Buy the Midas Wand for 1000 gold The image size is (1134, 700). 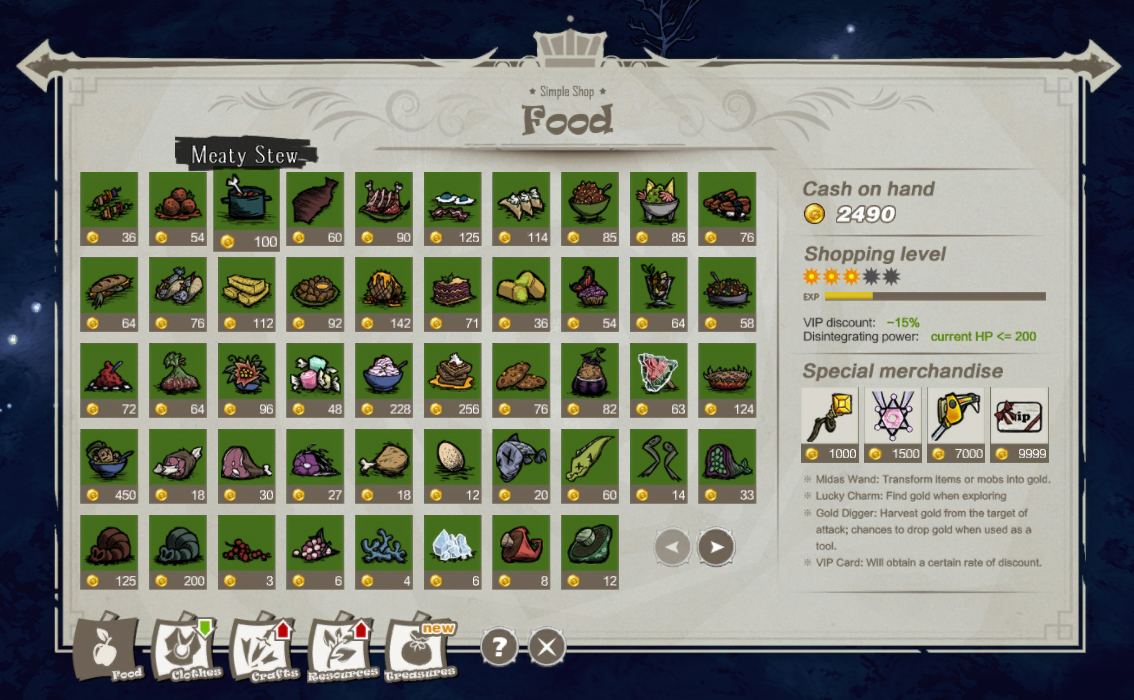pos(831,424)
